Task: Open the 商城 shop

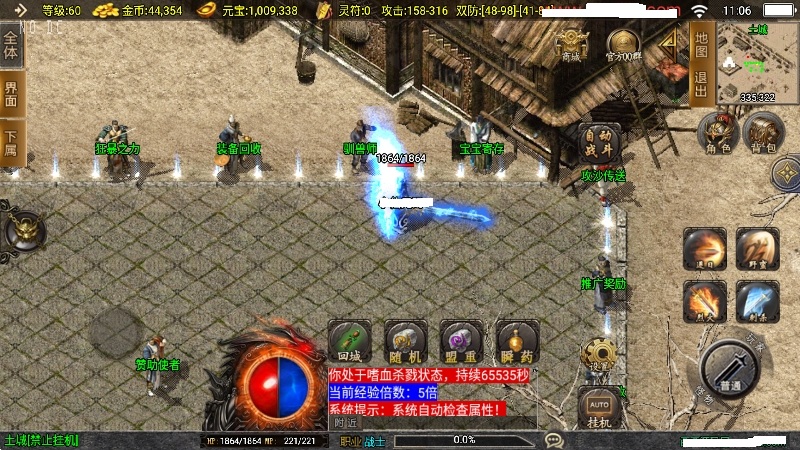Action: (x=571, y=44)
